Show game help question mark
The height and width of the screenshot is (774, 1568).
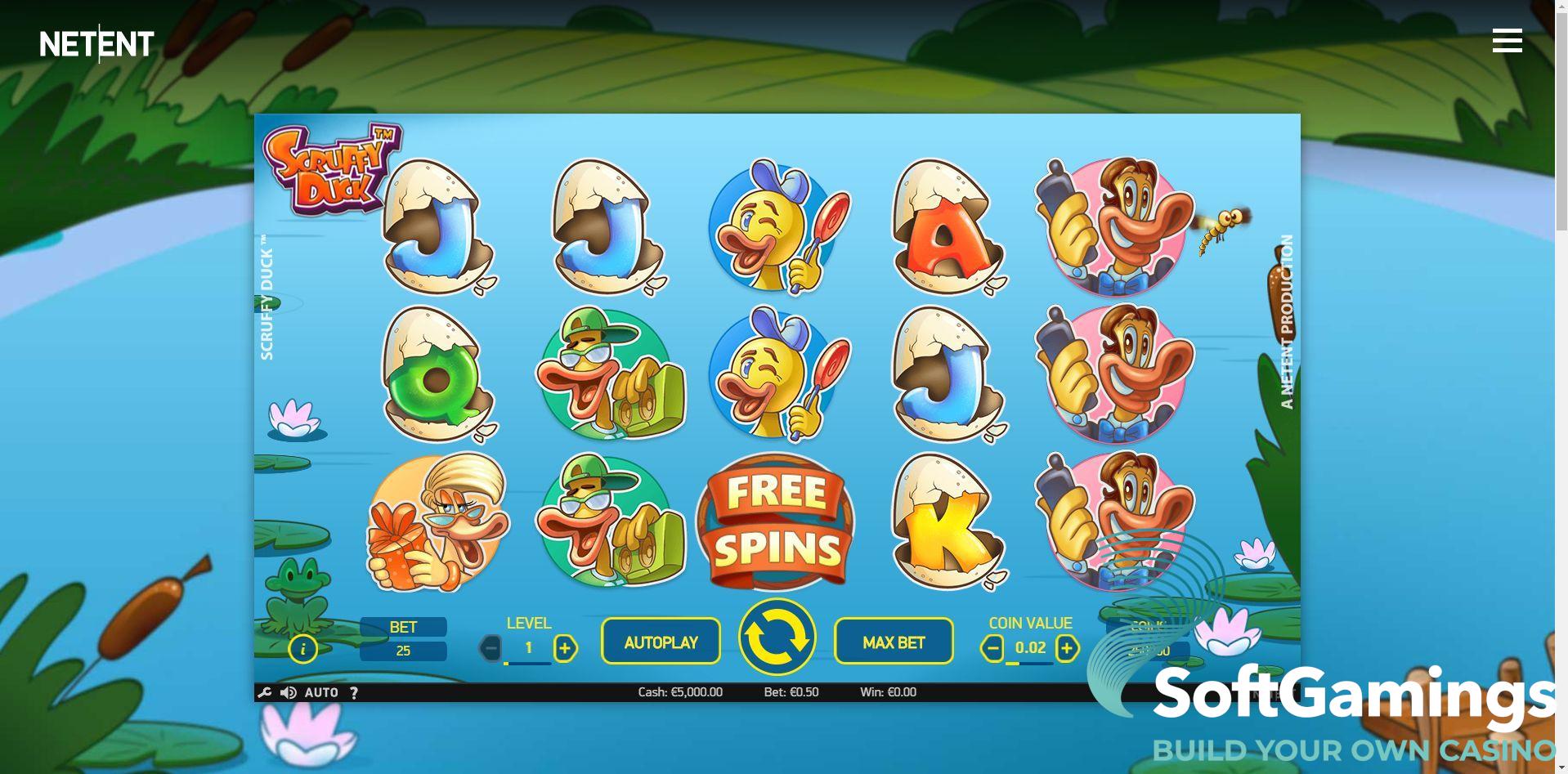(354, 693)
